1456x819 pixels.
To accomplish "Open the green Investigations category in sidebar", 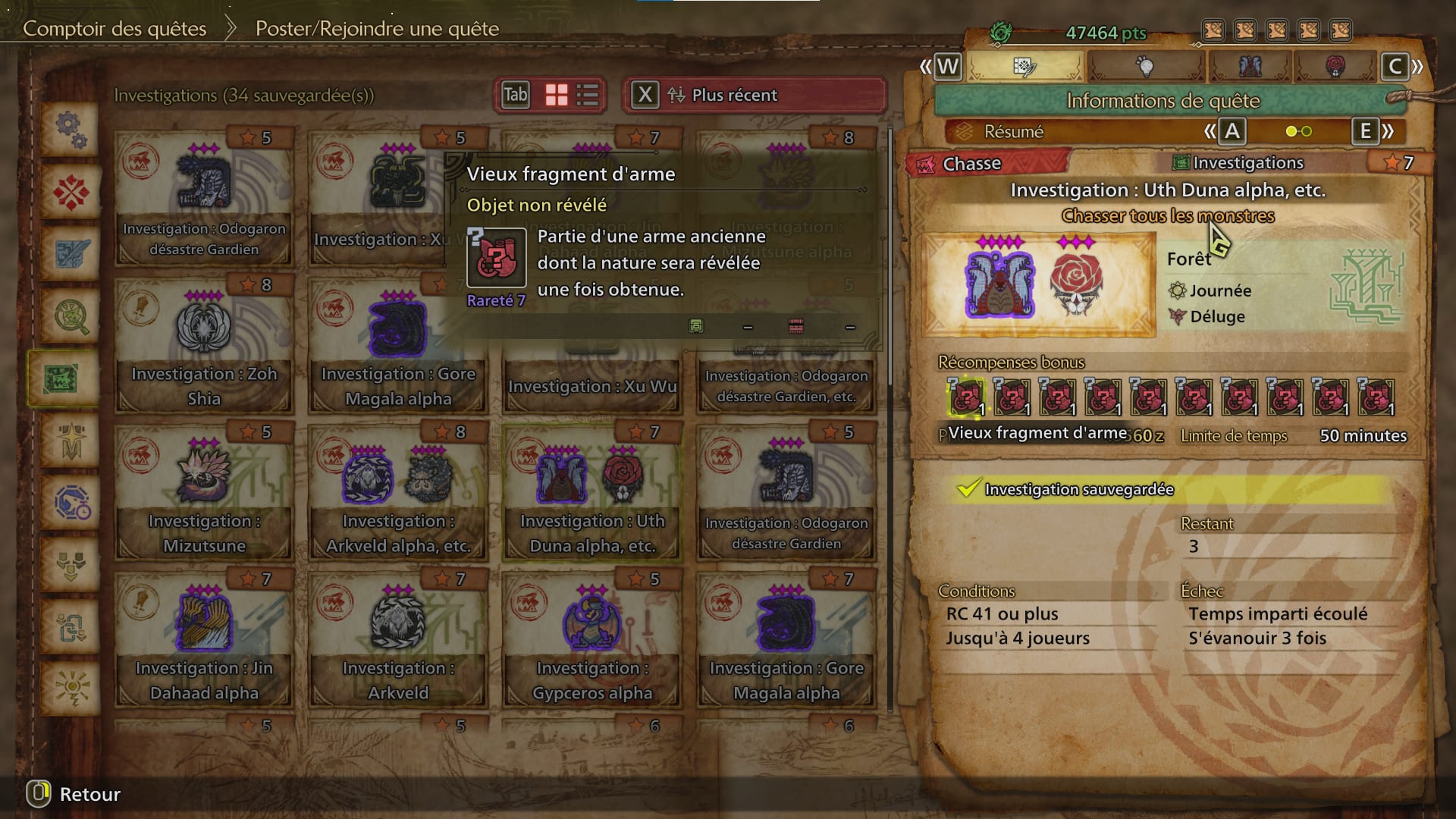I will pos(62,378).
